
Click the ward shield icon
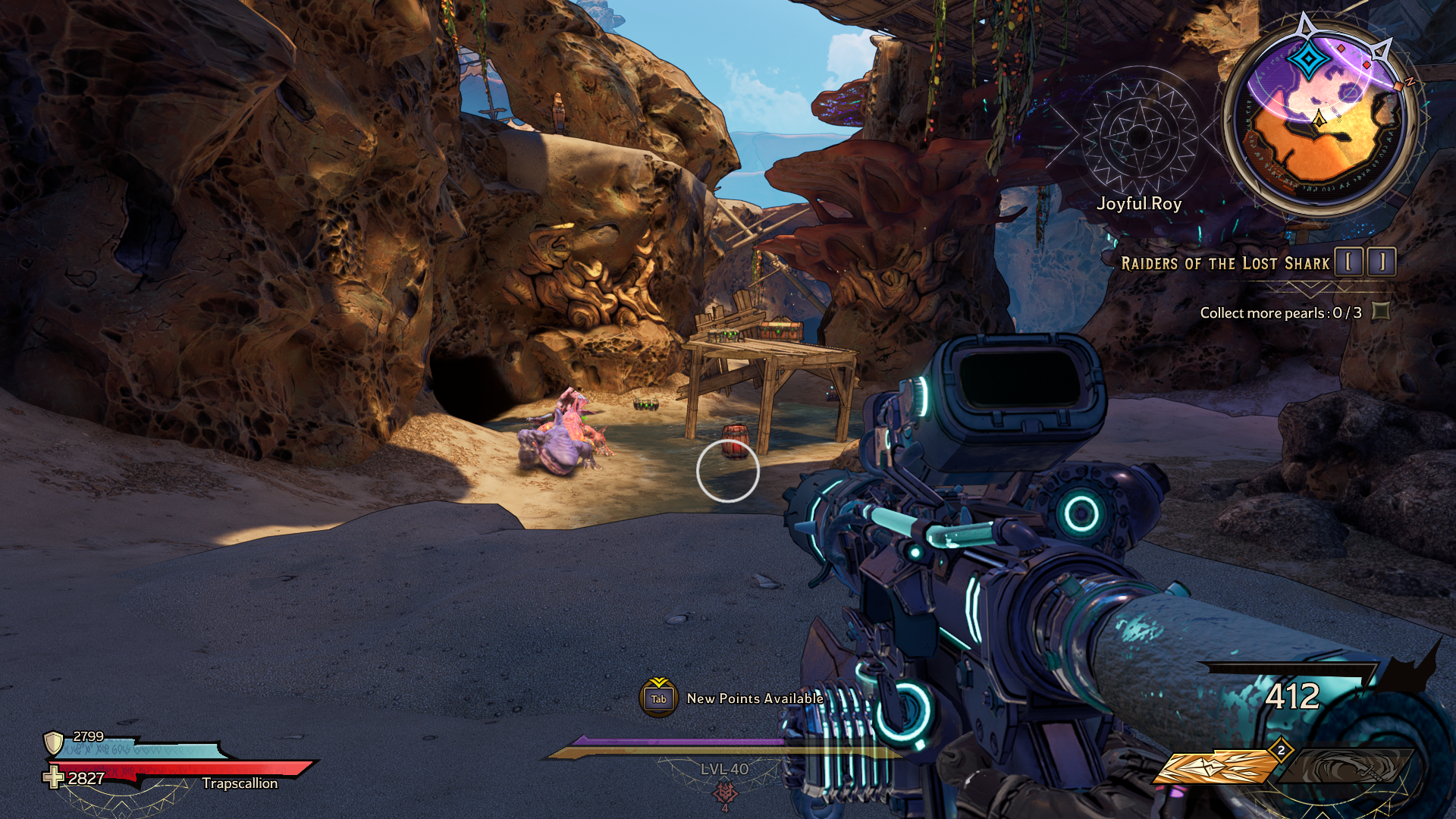53,742
